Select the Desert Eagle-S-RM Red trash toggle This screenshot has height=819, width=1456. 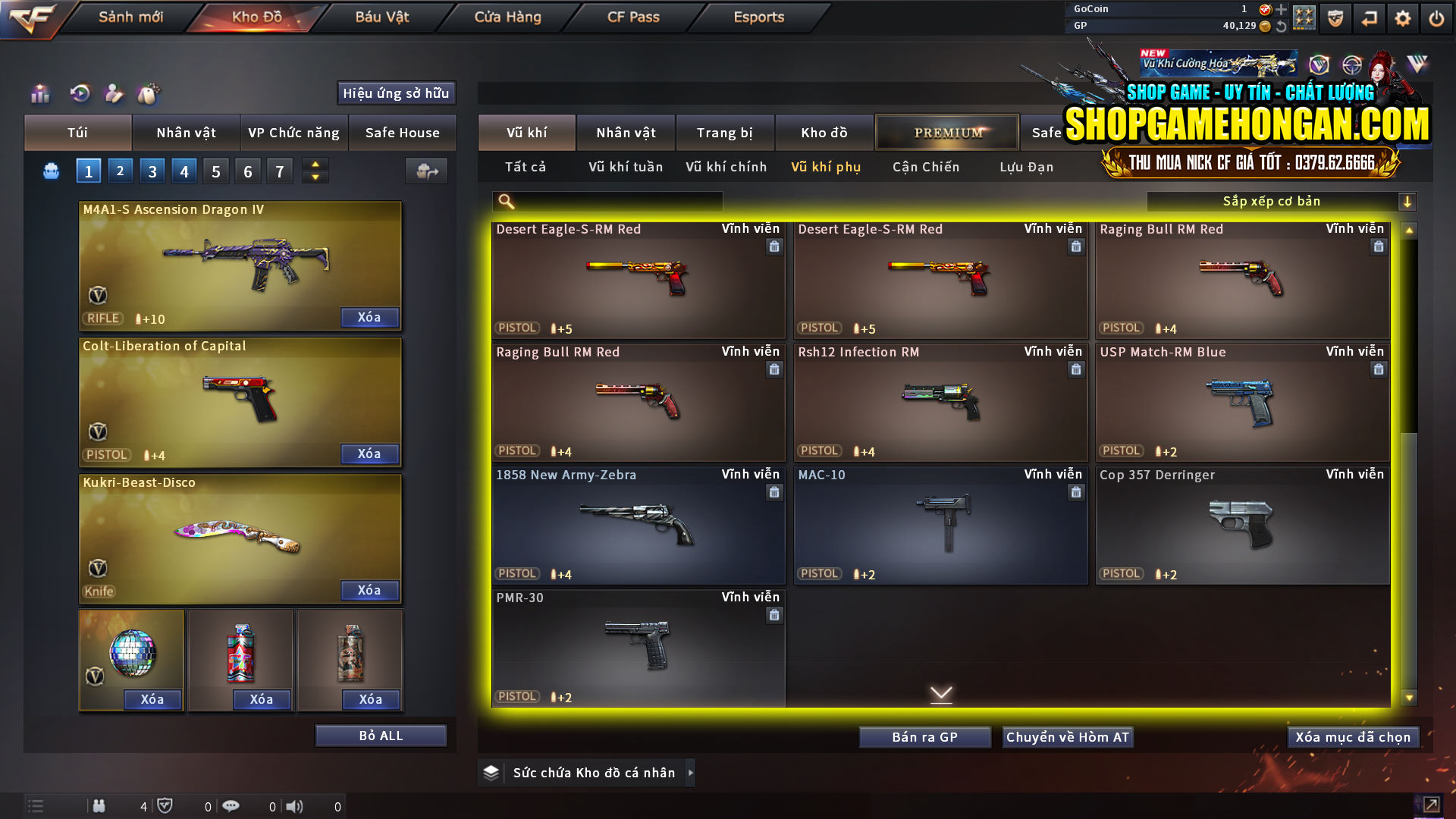(774, 246)
